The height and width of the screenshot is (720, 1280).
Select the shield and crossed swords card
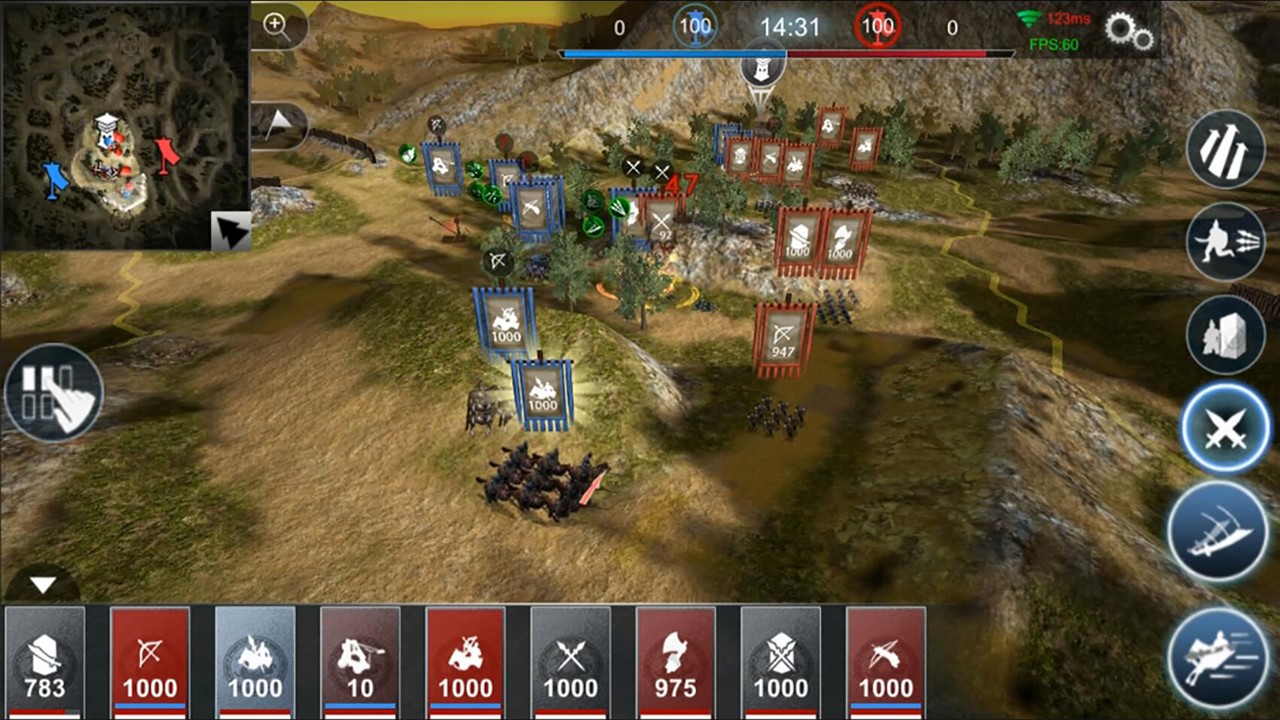[781, 662]
